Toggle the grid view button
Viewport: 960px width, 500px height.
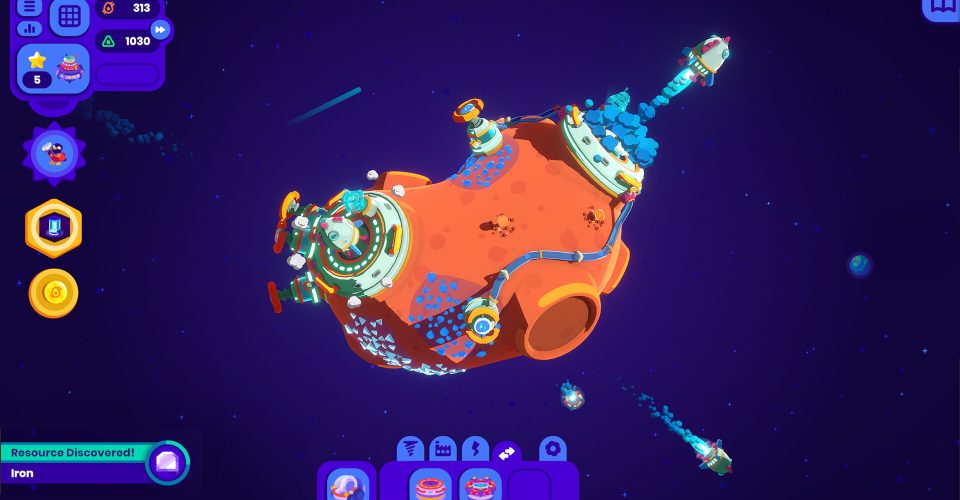point(69,16)
